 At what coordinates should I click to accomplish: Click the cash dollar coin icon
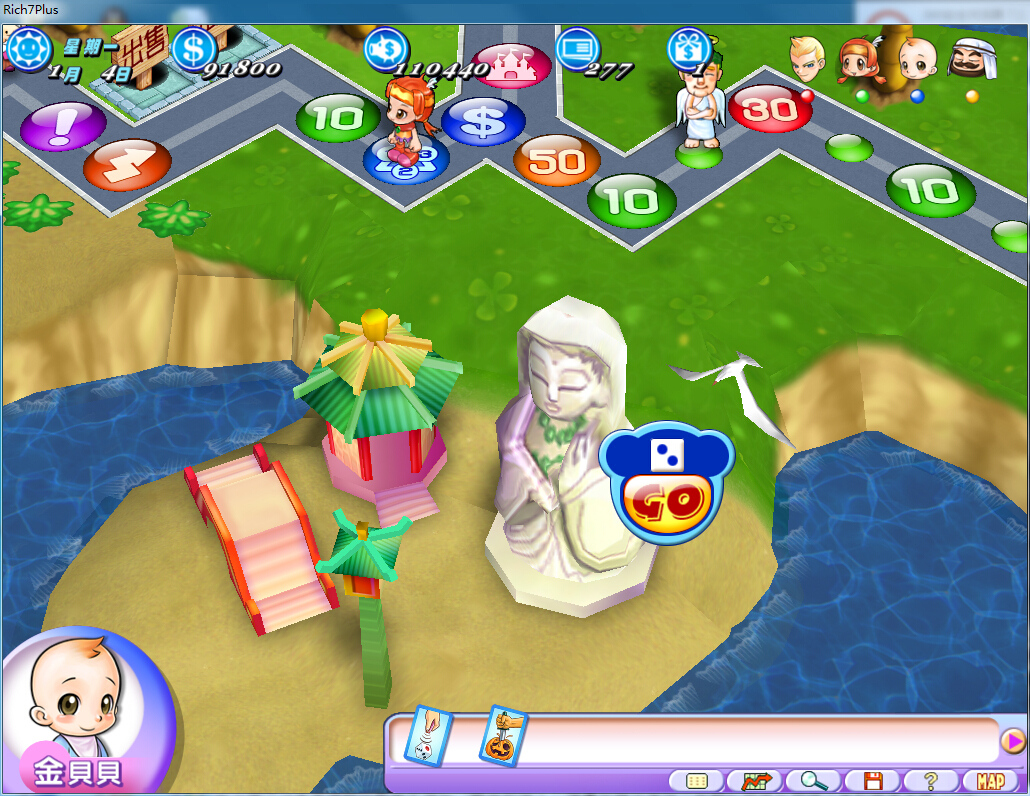194,48
